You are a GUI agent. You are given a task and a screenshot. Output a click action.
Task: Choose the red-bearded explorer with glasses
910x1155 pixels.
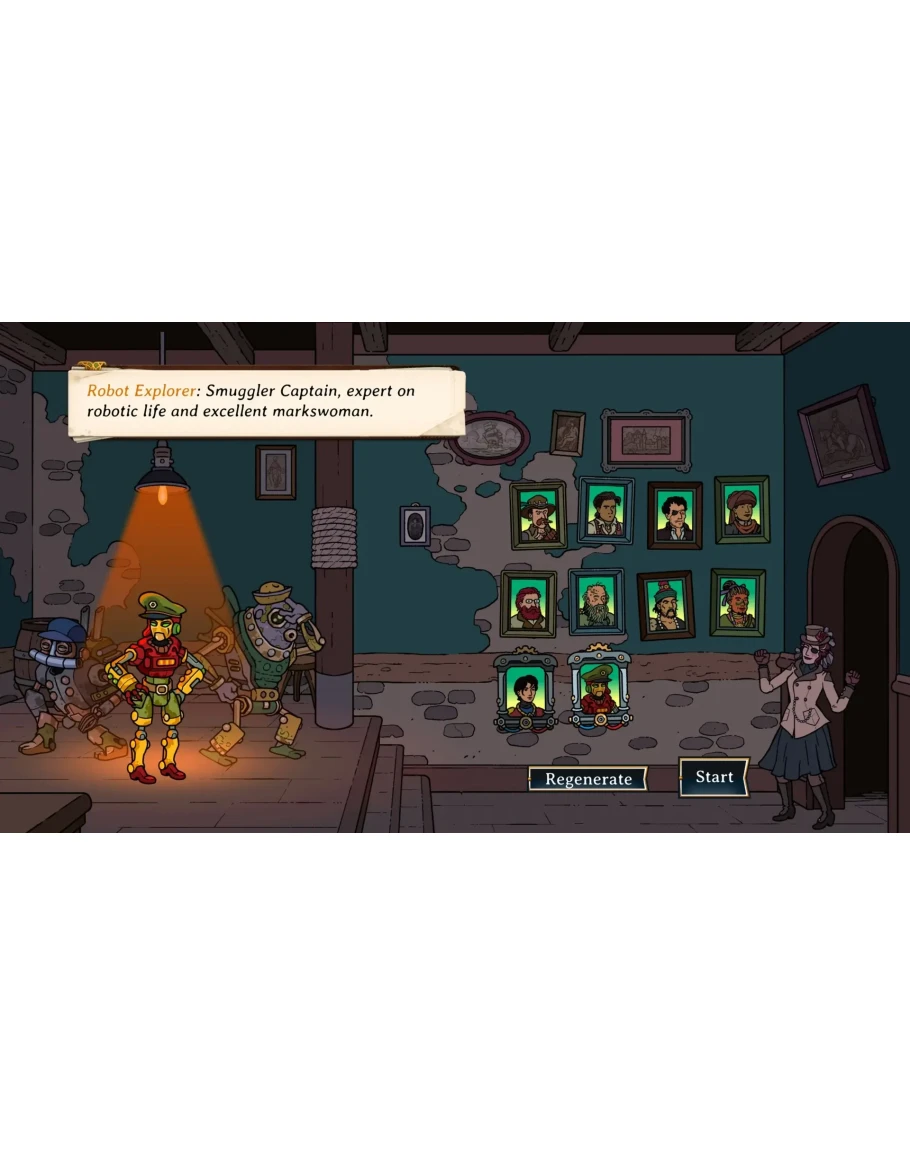pos(528,604)
